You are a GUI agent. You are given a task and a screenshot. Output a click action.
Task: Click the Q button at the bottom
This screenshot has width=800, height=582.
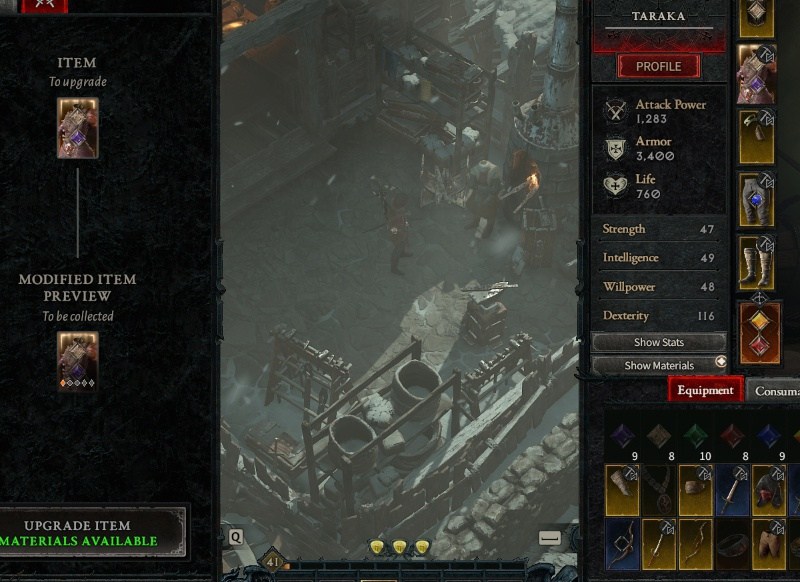[236, 537]
